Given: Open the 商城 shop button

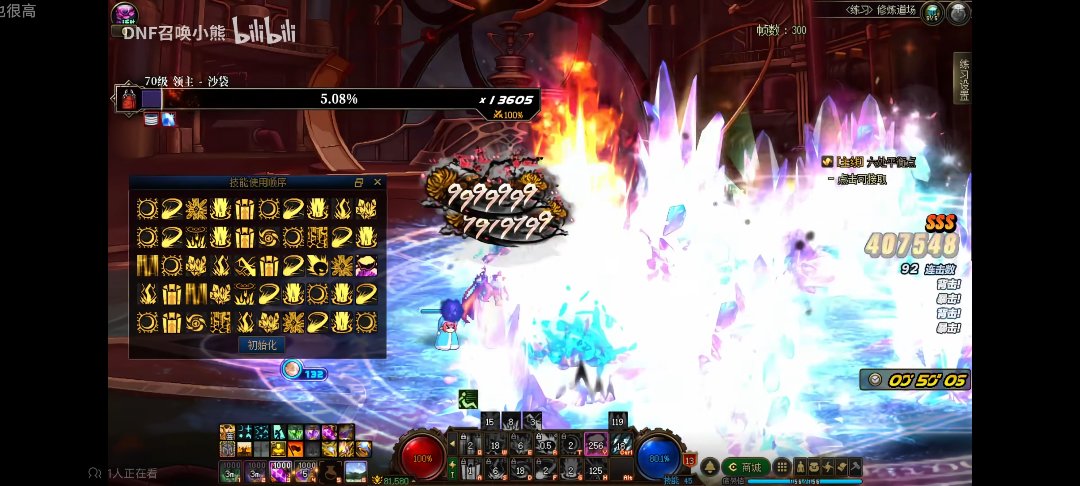Looking at the screenshot, I should tap(746, 467).
